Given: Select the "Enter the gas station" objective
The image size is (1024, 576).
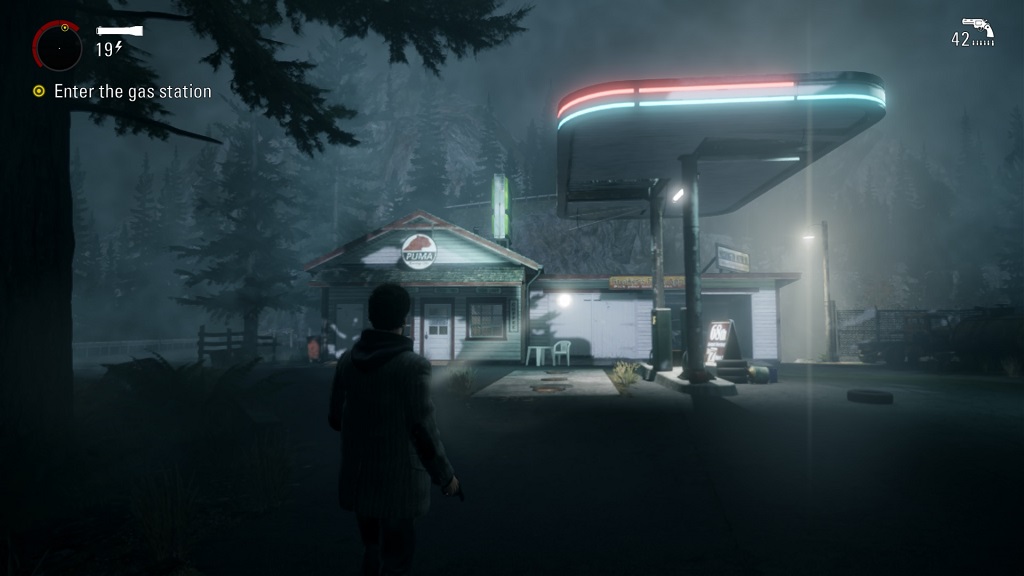Looking at the screenshot, I should pyautogui.click(x=132, y=91).
